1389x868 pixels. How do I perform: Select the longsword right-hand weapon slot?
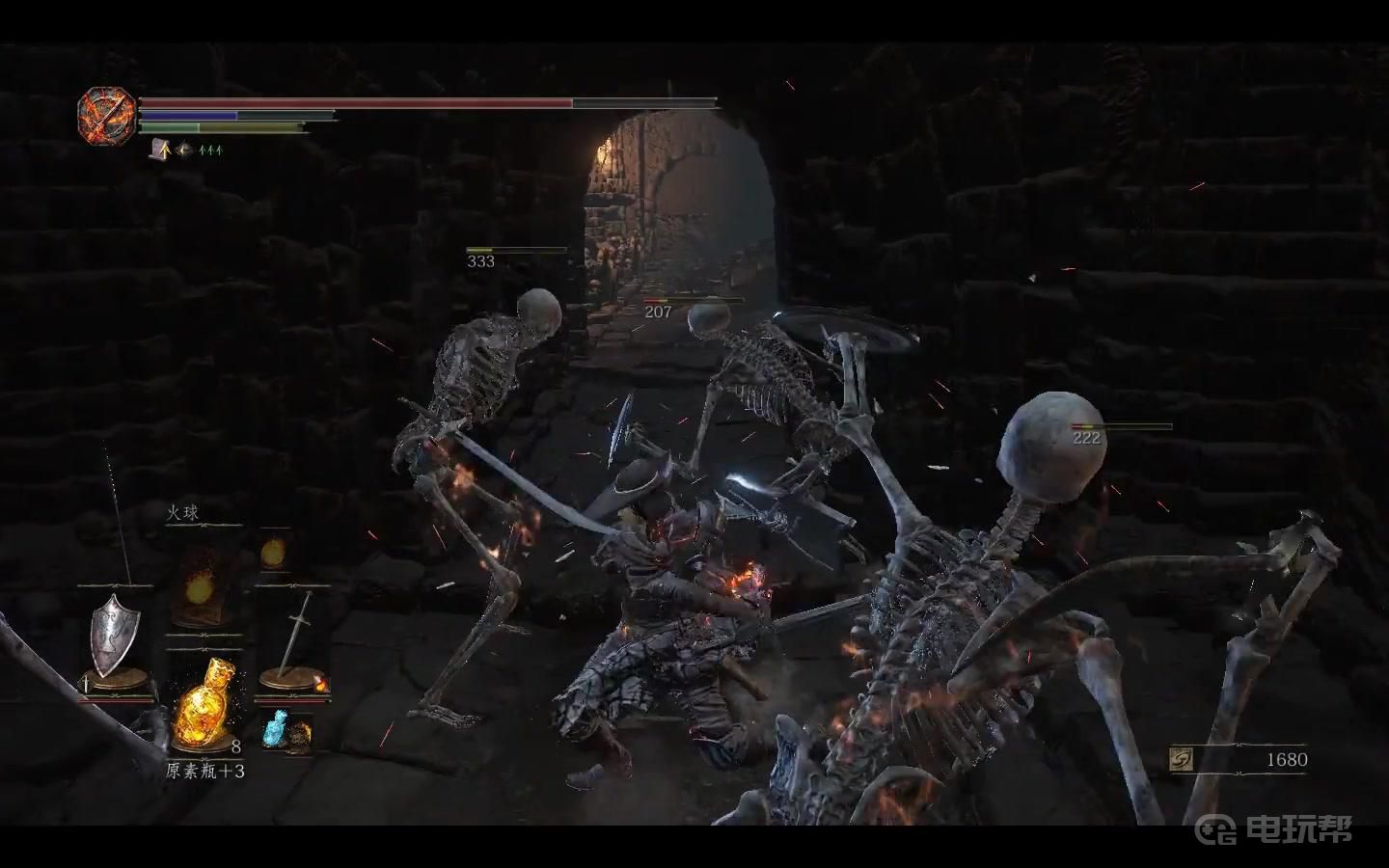point(292,637)
